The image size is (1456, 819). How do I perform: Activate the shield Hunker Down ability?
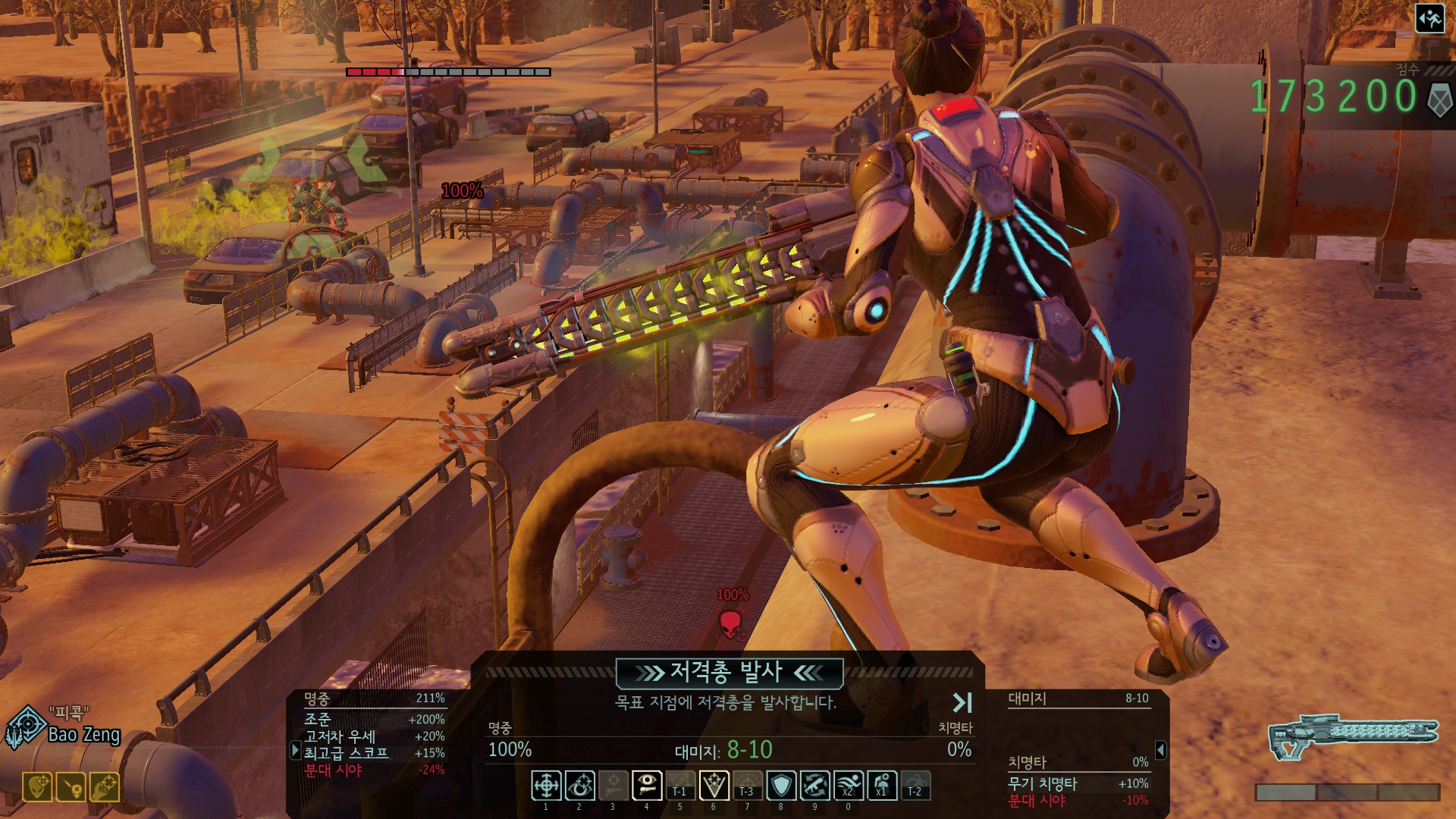(781, 786)
